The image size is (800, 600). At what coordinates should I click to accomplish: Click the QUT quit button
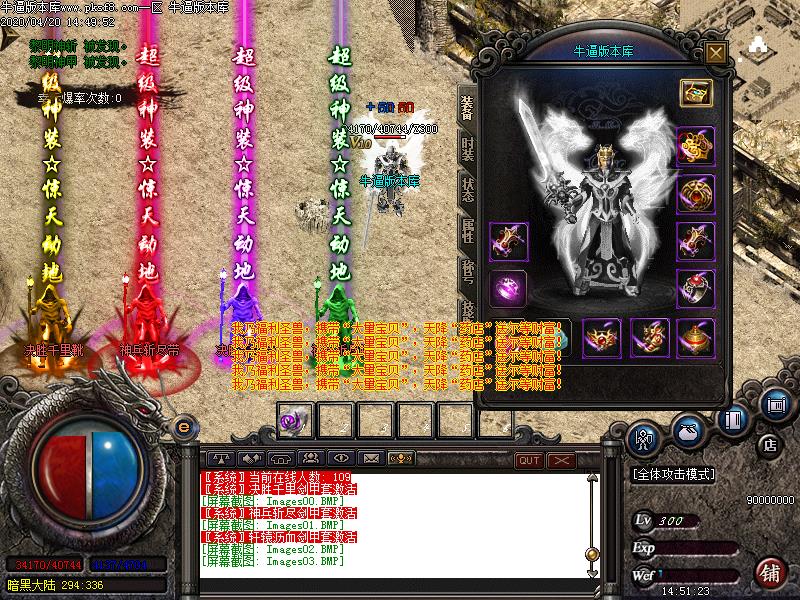point(529,459)
